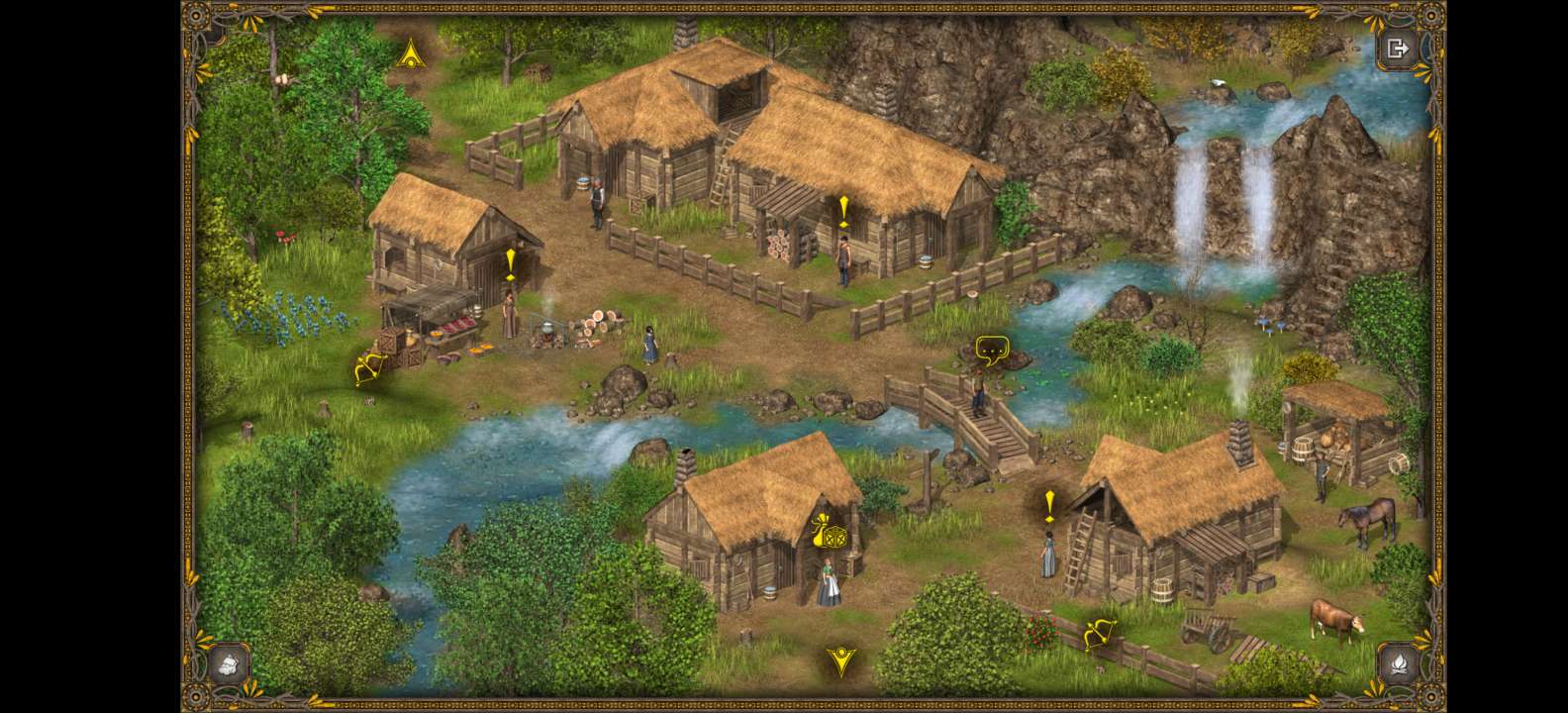Follow the yellow downward travel arrow
The image size is (1568, 713).
[x=841, y=661]
